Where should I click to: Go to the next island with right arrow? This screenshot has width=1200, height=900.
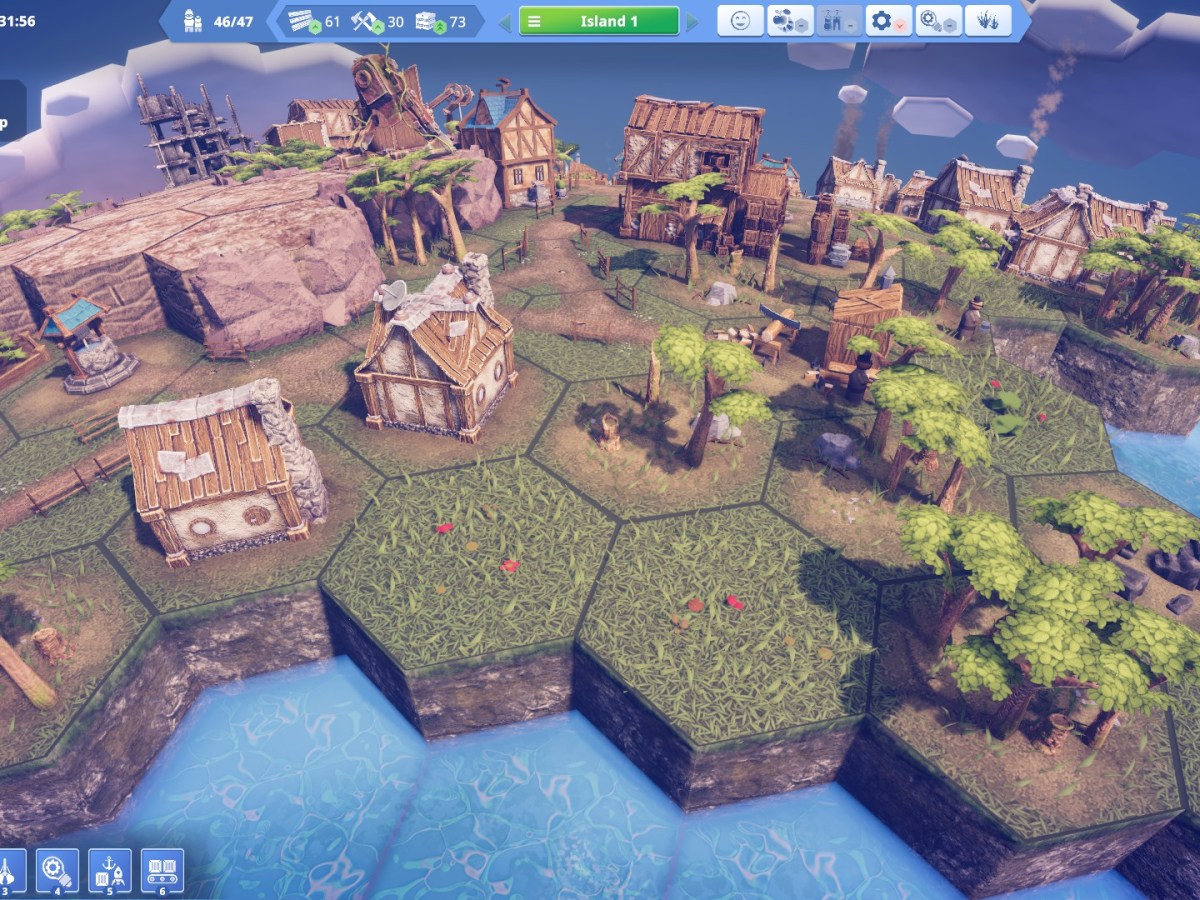point(692,21)
